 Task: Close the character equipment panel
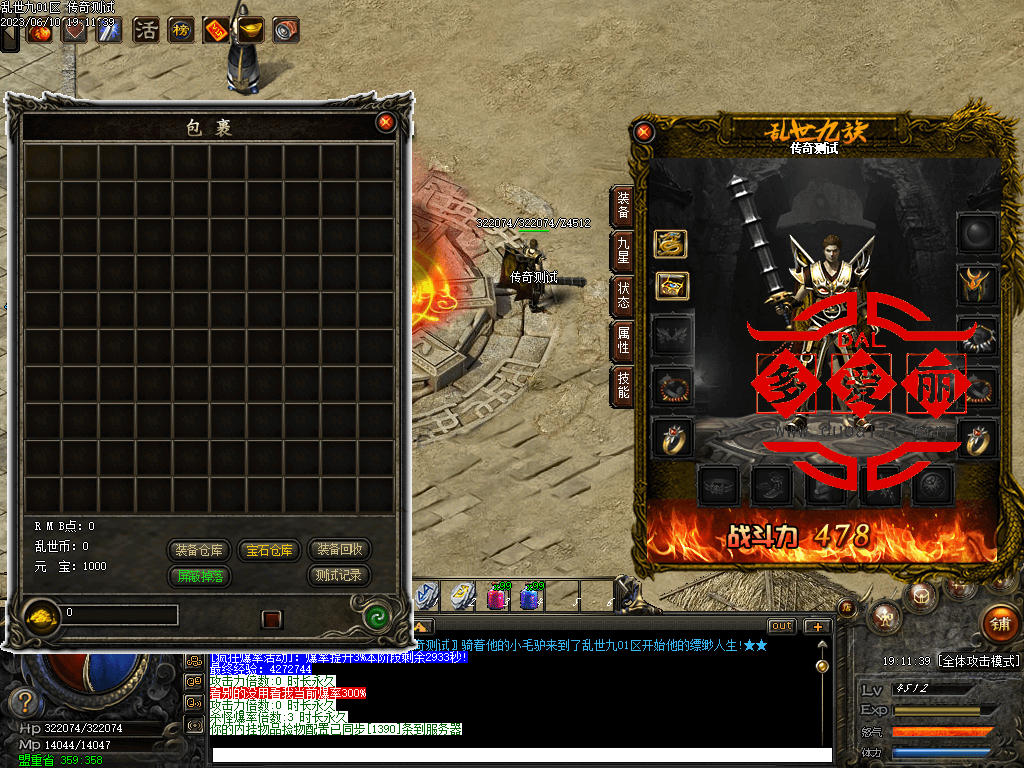[644, 131]
